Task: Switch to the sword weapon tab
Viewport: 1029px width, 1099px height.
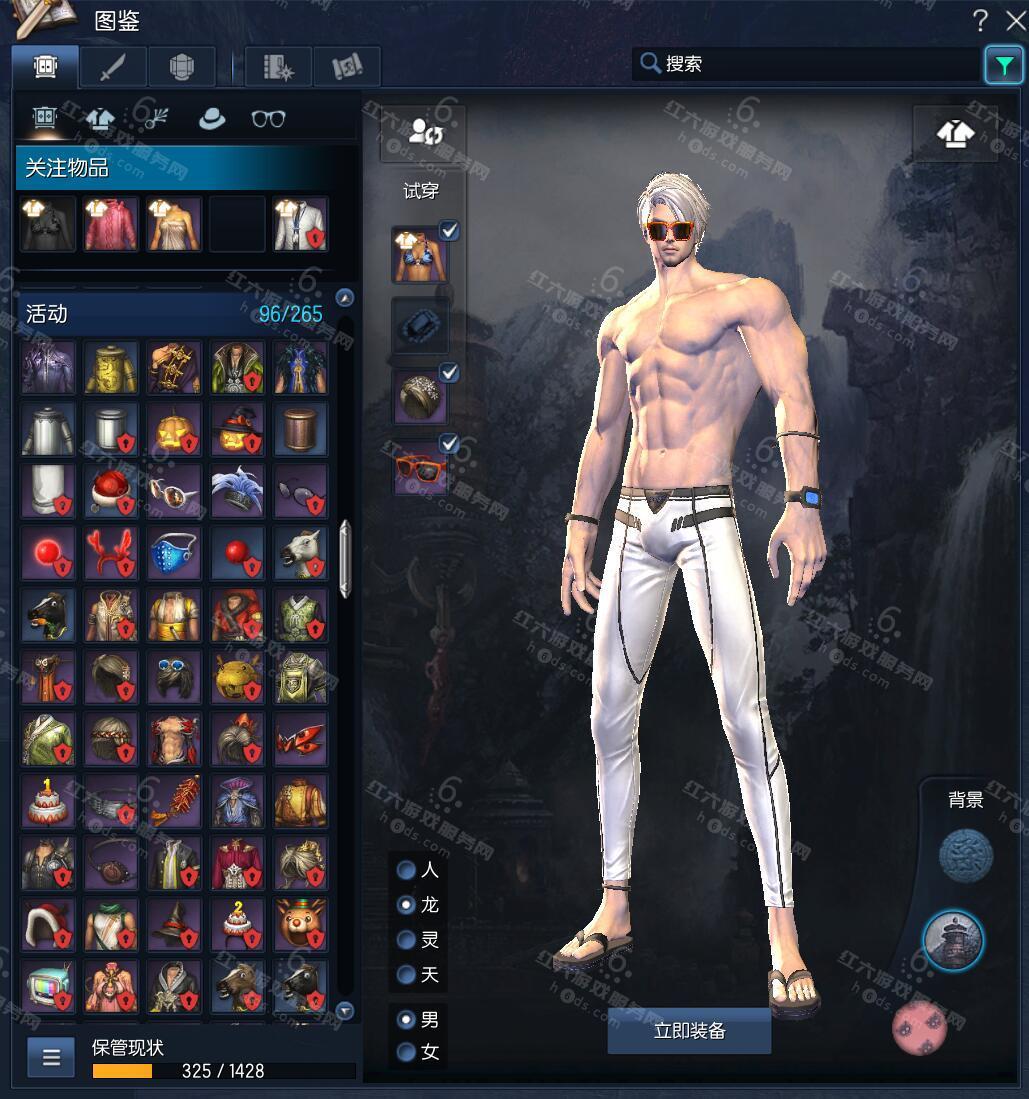Action: [113, 66]
